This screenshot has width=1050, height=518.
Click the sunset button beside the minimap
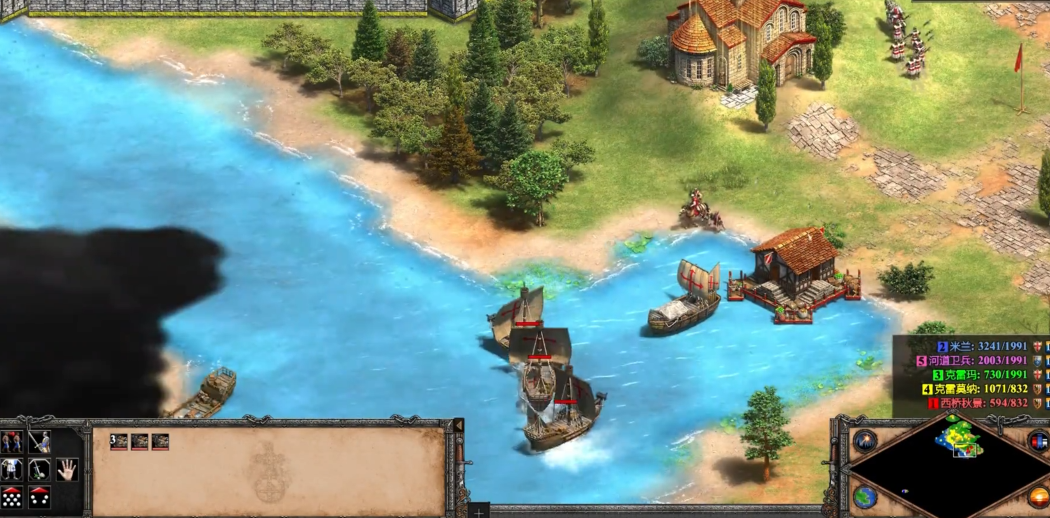1038,496
